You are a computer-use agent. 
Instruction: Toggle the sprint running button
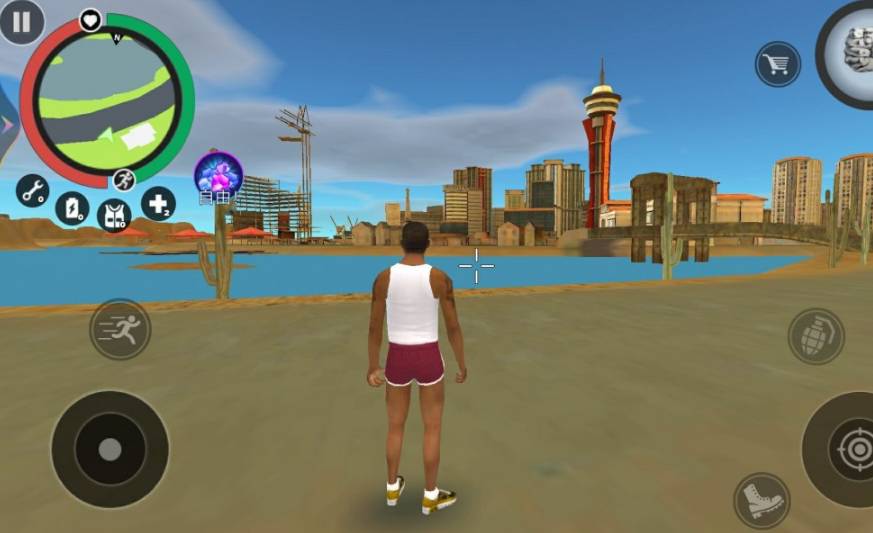click(x=120, y=329)
